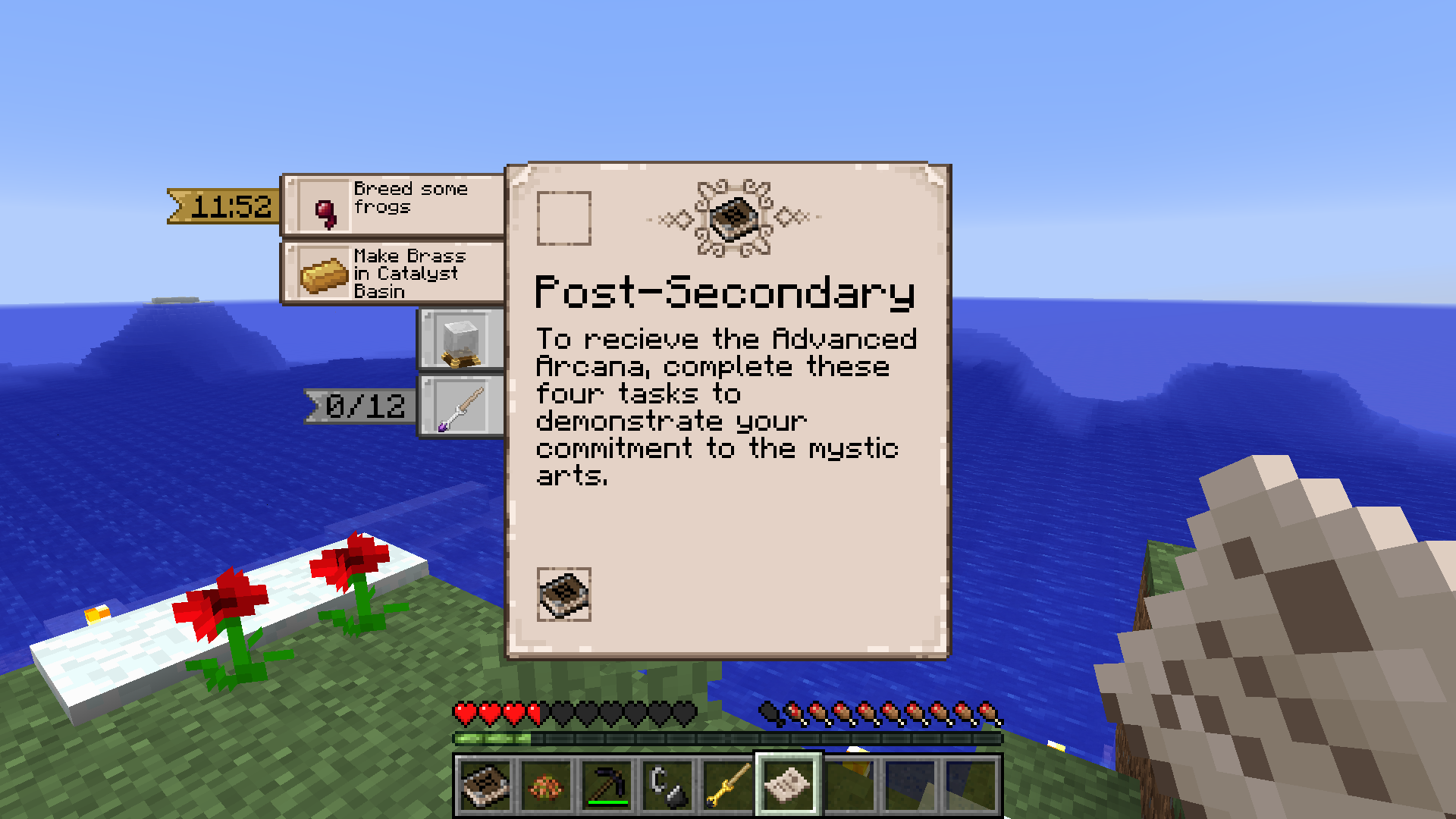This screenshot has height=819, width=1456.
Task: Click the quest book emblem atop the page
Action: [731, 218]
